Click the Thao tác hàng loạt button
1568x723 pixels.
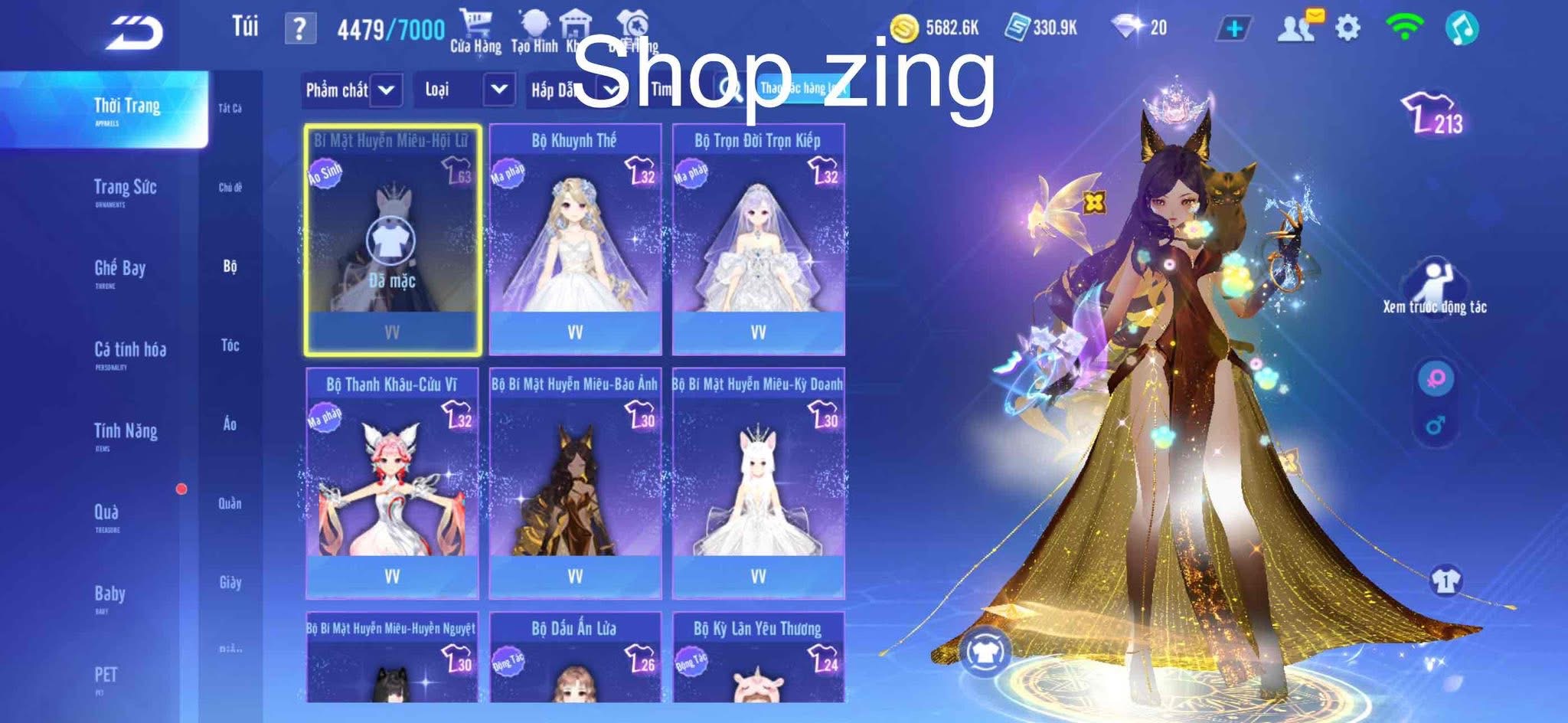[x=804, y=90]
